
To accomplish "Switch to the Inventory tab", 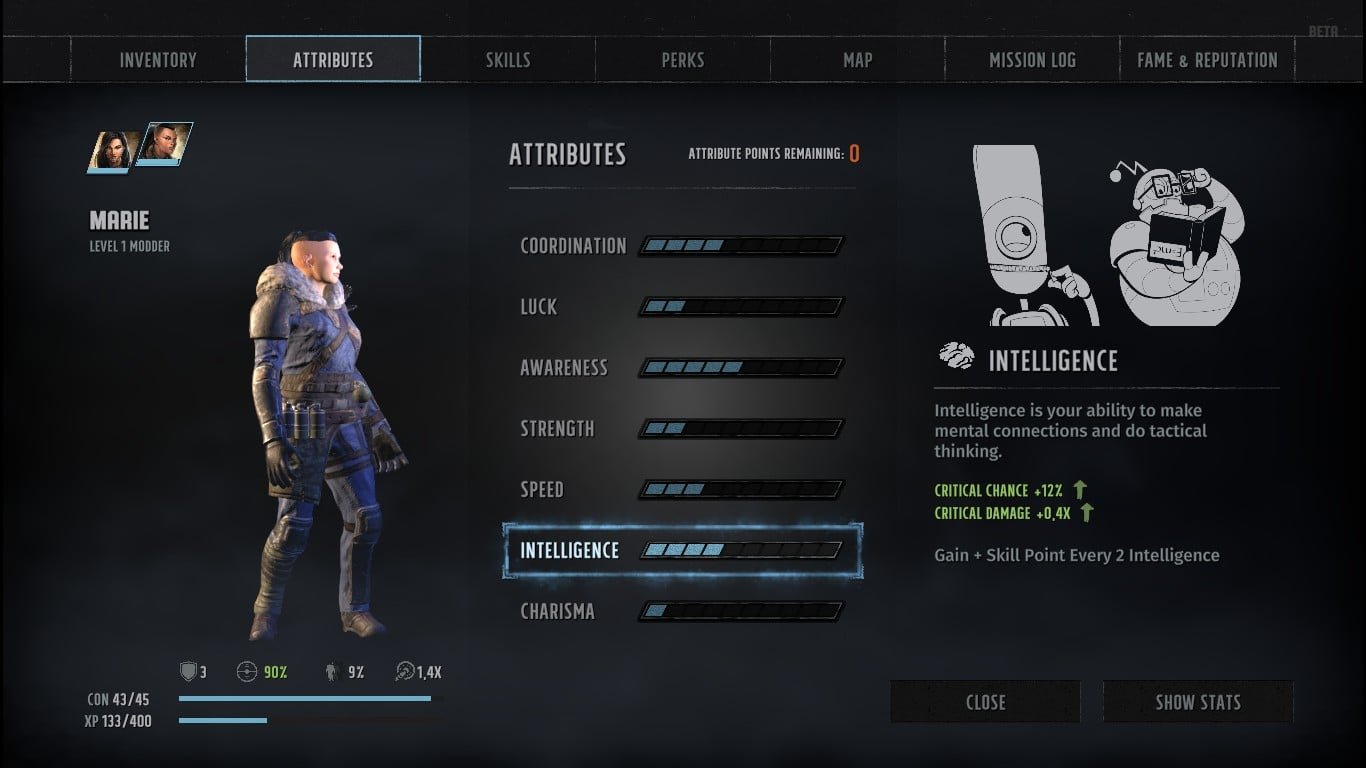I will click(x=158, y=60).
